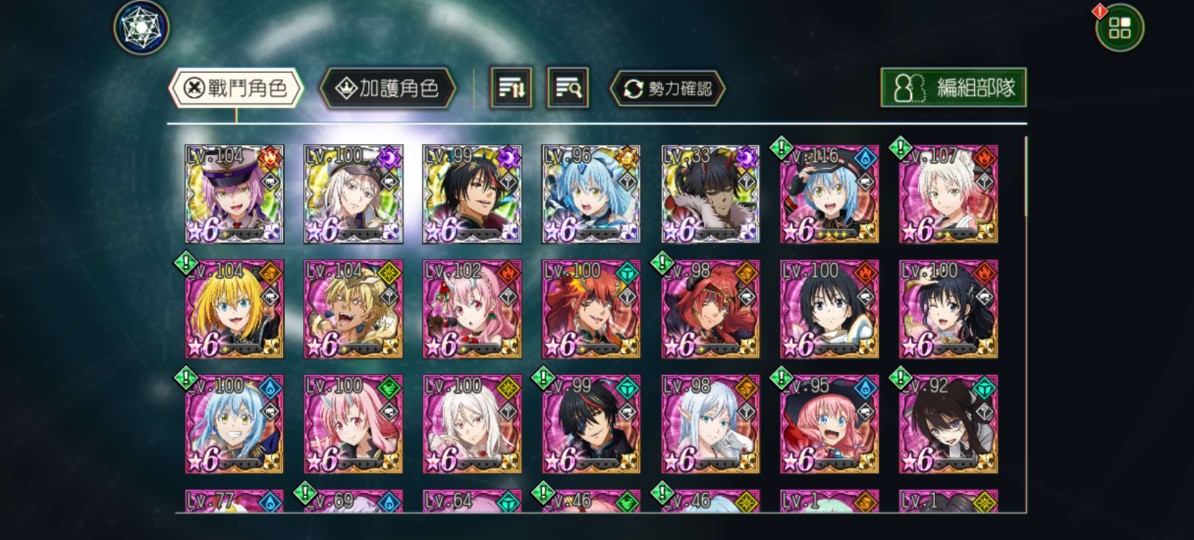Screen dimensions: 1194x540
Task: Select the Lv.98 silver-haired elf card
Action: tap(710, 424)
